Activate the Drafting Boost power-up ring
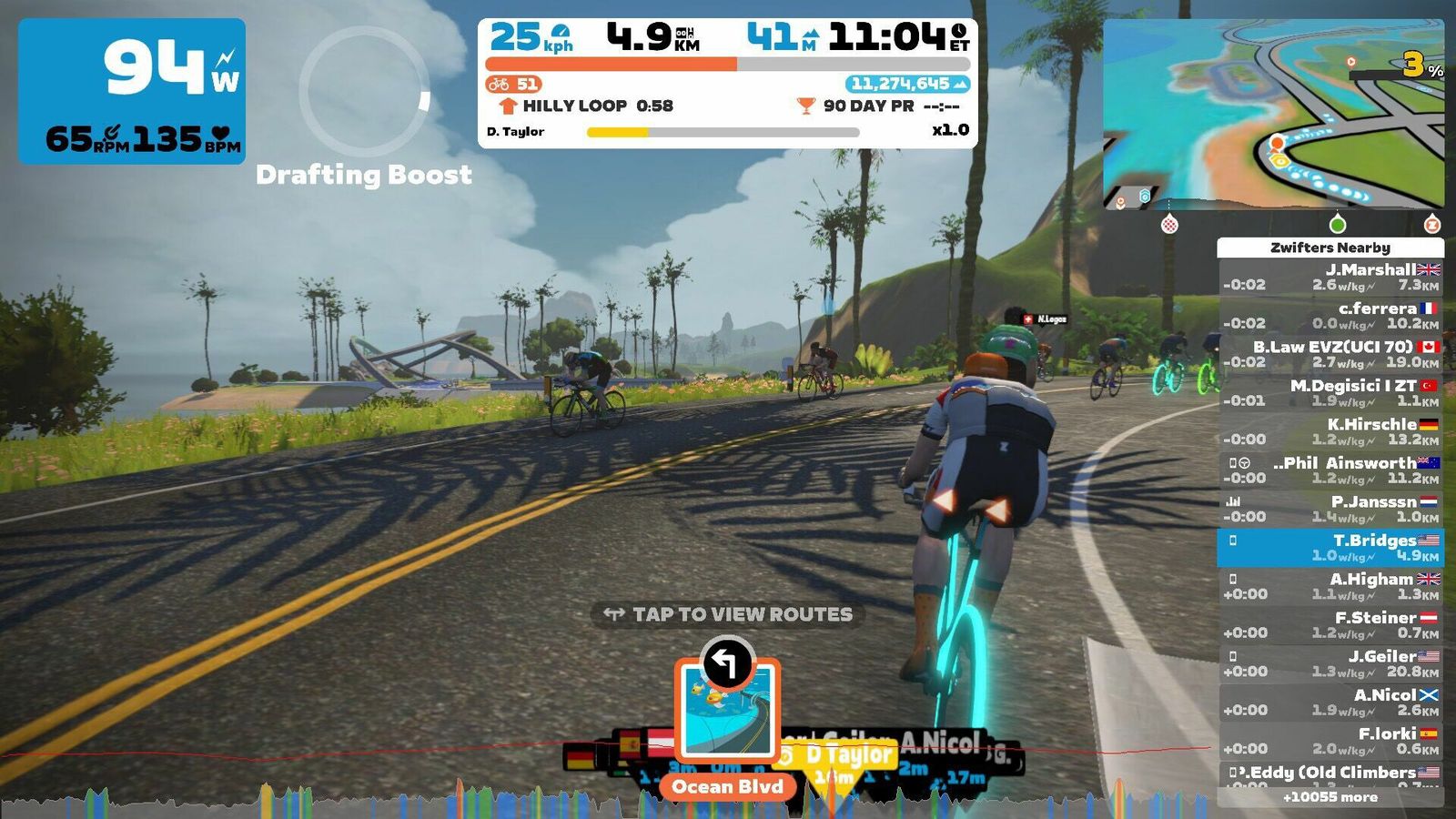The image size is (1456, 819). point(364,92)
